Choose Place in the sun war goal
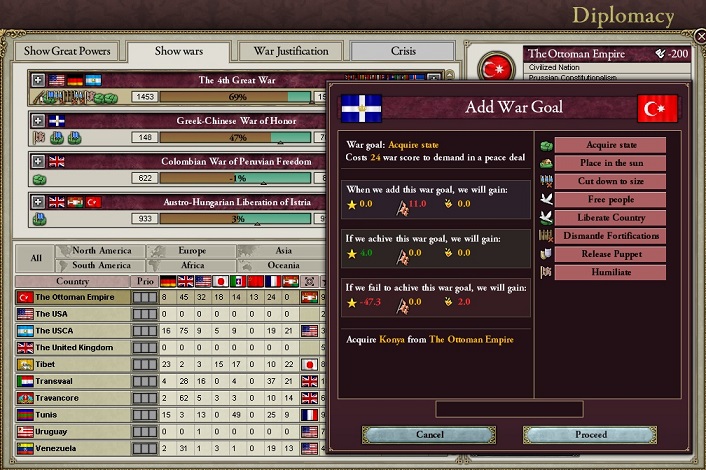 coord(609,163)
